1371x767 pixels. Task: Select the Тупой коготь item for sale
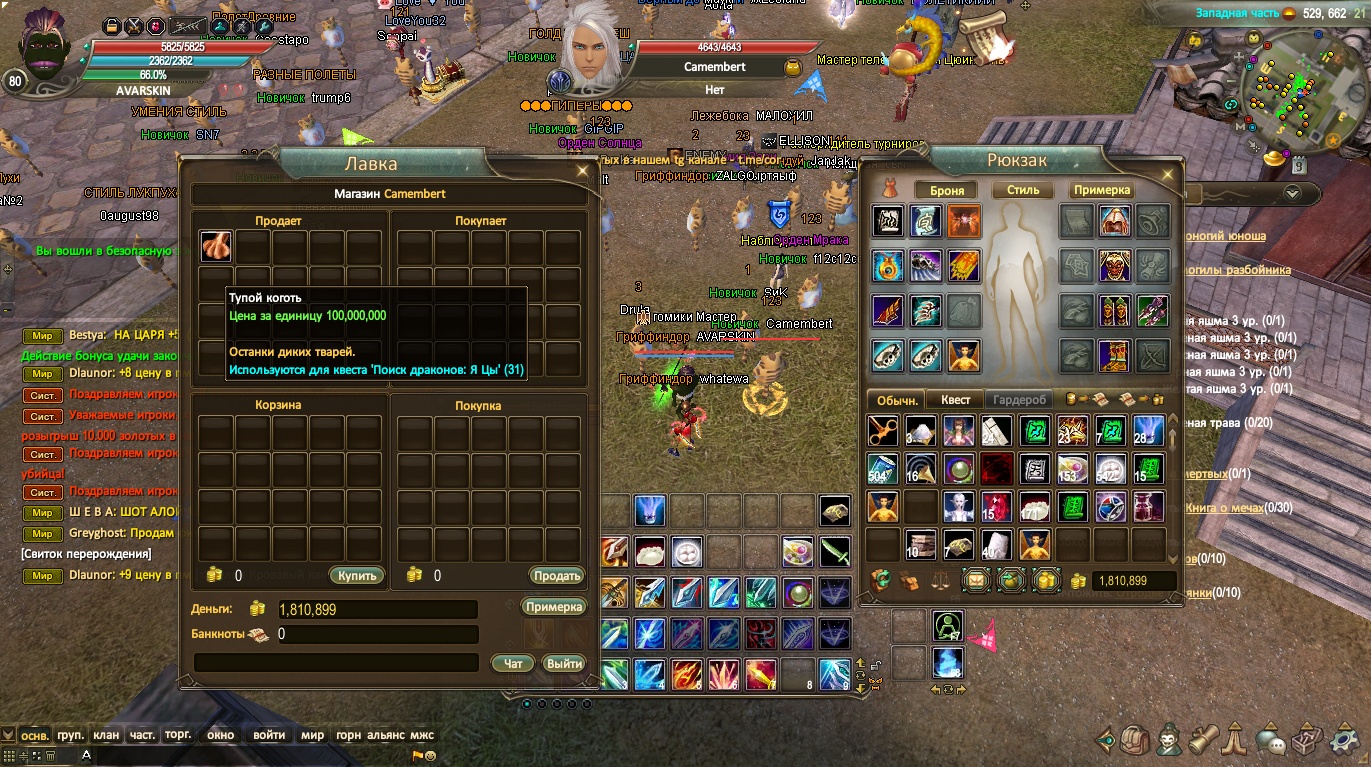[x=216, y=247]
